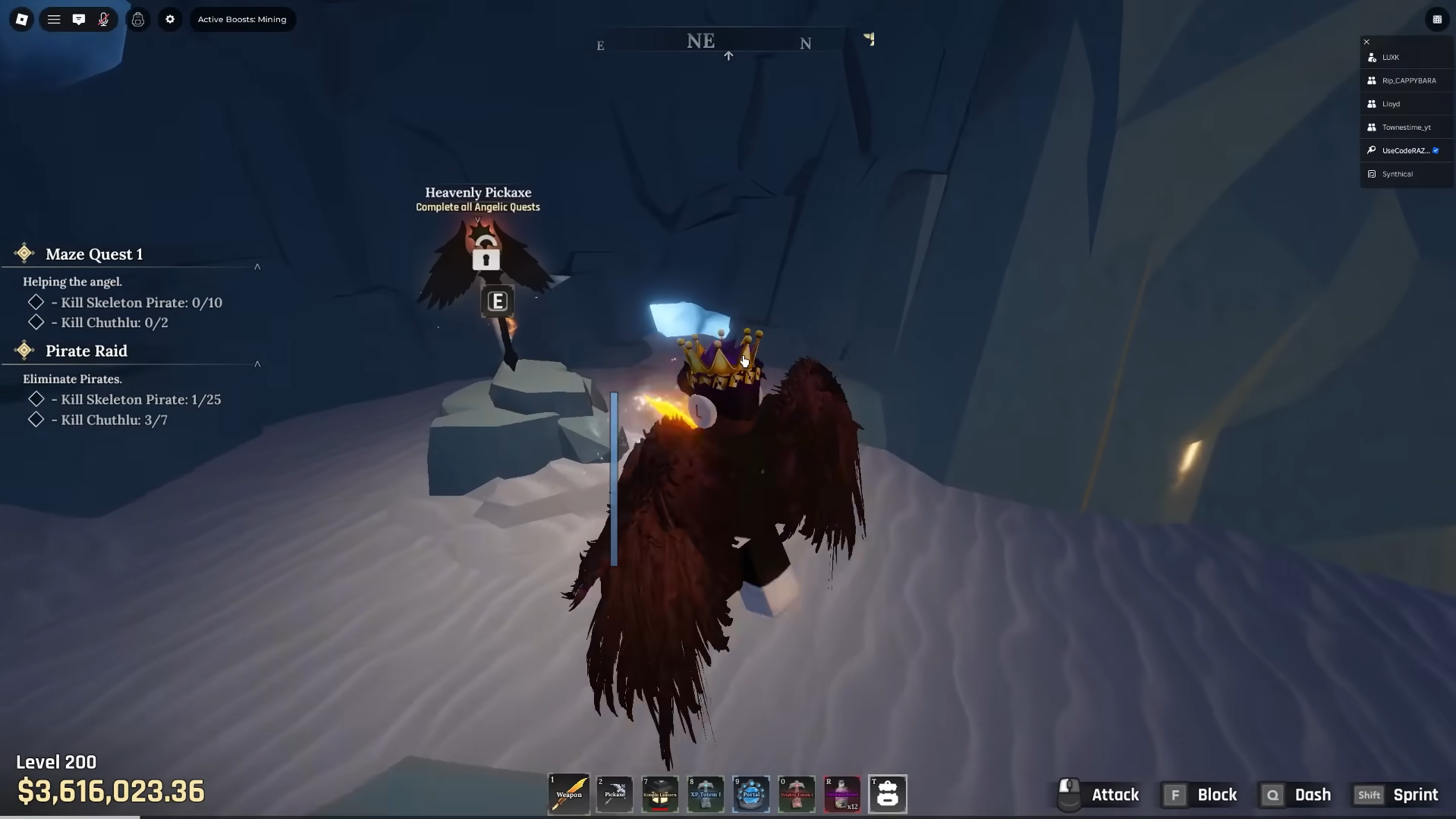
Task: Equip the Weapon hotbar slot
Action: (x=569, y=794)
